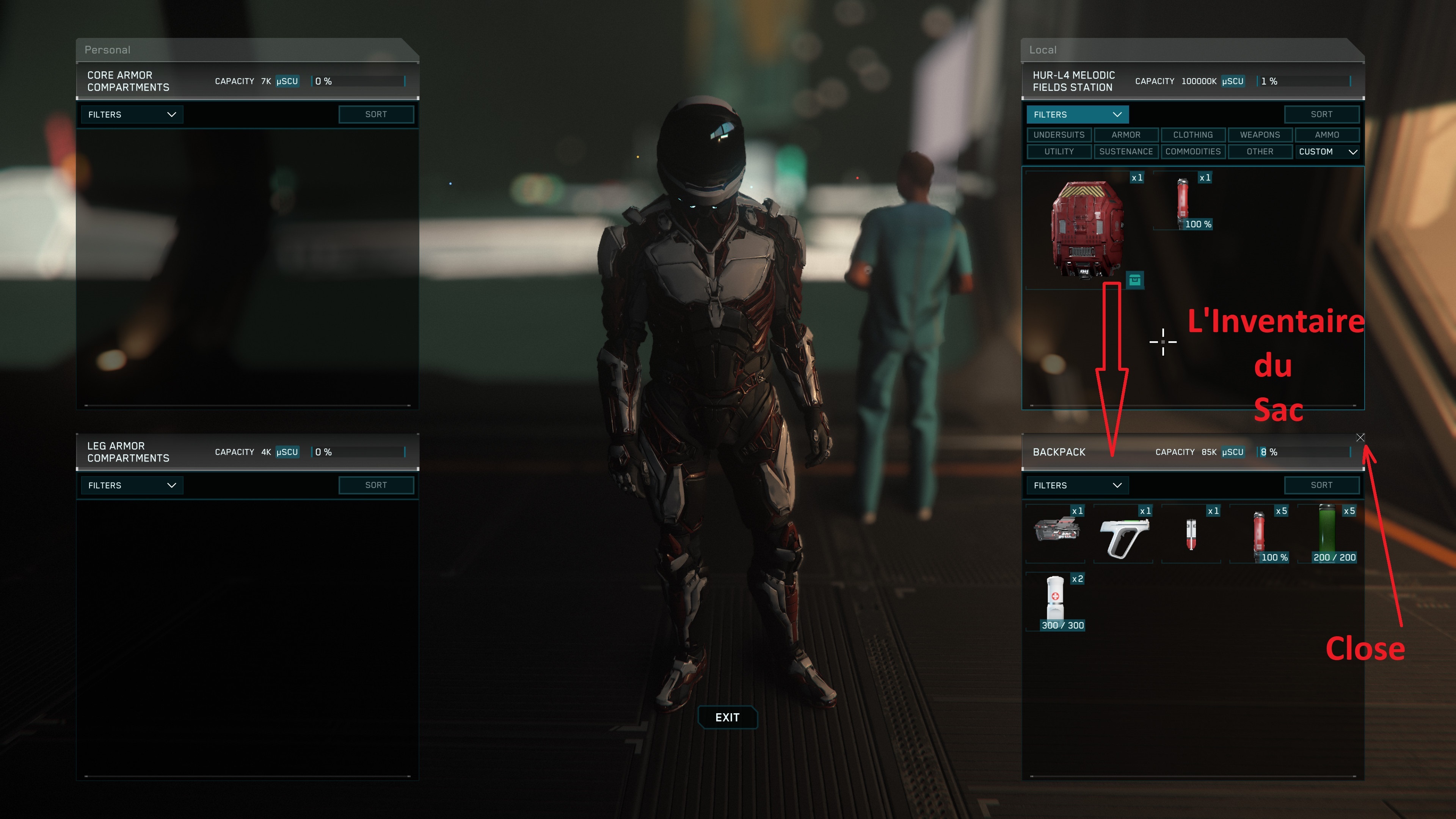
Task: Open the Custom filter dropdown
Action: point(1327,152)
